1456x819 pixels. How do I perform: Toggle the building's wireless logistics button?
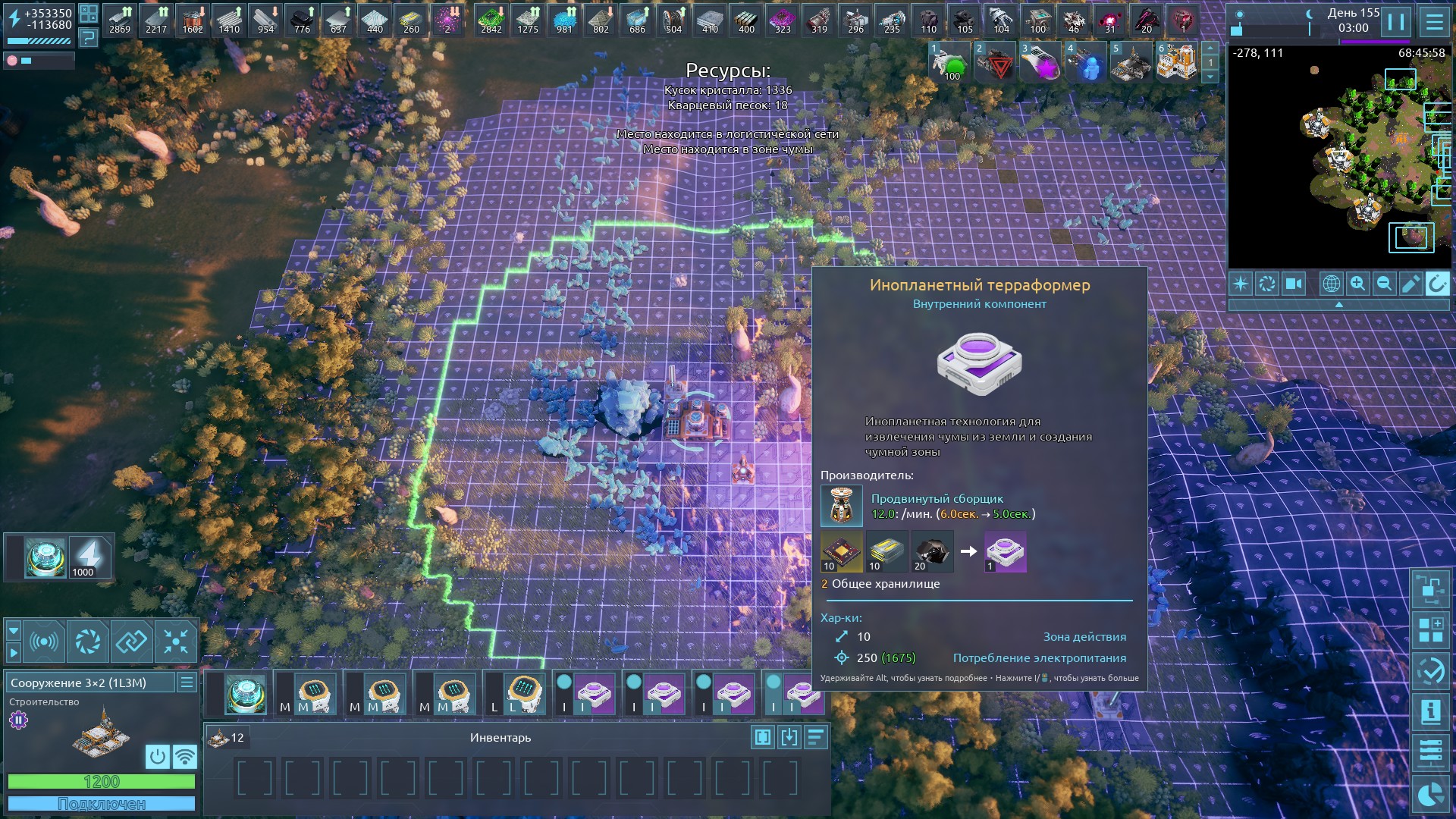pyautogui.click(x=184, y=756)
